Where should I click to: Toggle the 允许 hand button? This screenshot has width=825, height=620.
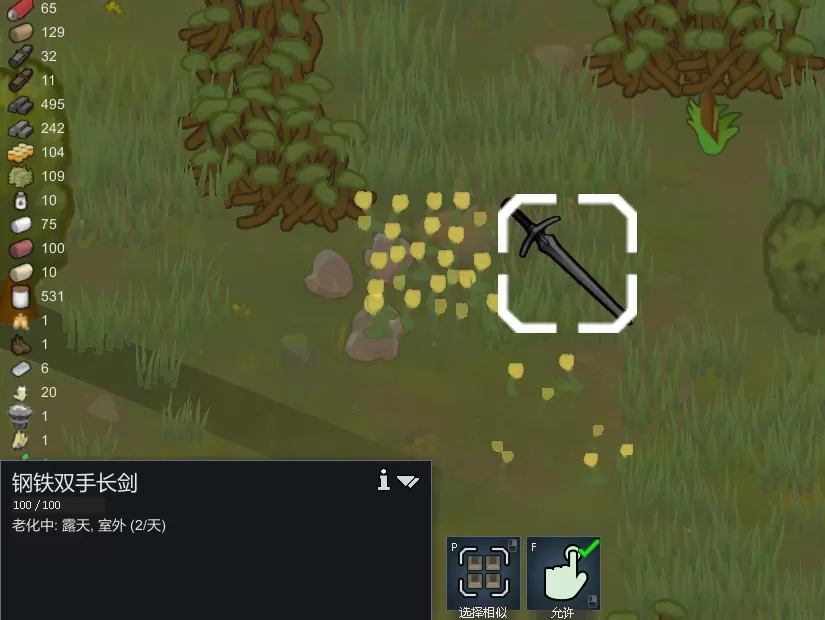pyautogui.click(x=563, y=573)
